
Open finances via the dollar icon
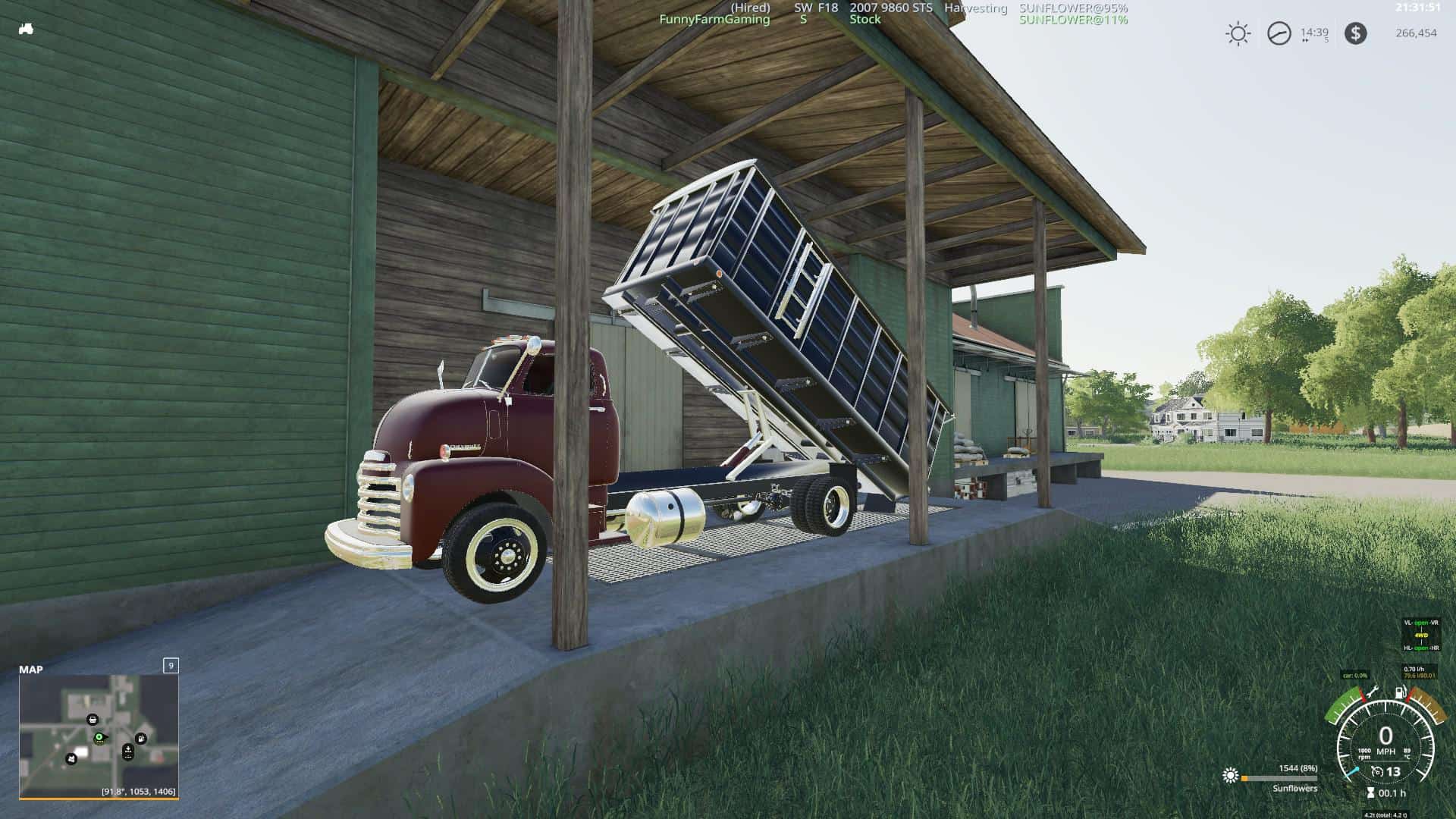1355,33
